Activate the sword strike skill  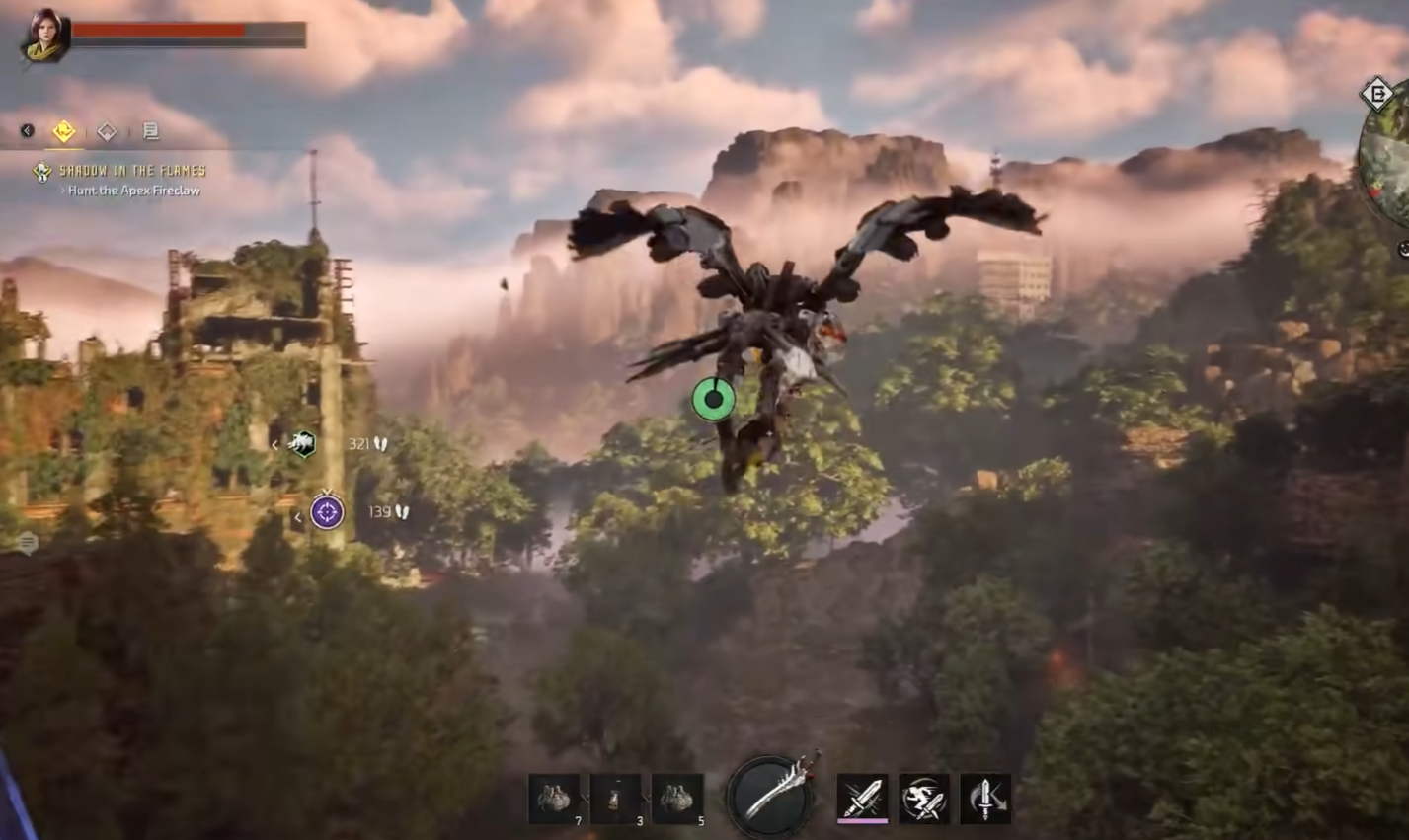point(862,798)
